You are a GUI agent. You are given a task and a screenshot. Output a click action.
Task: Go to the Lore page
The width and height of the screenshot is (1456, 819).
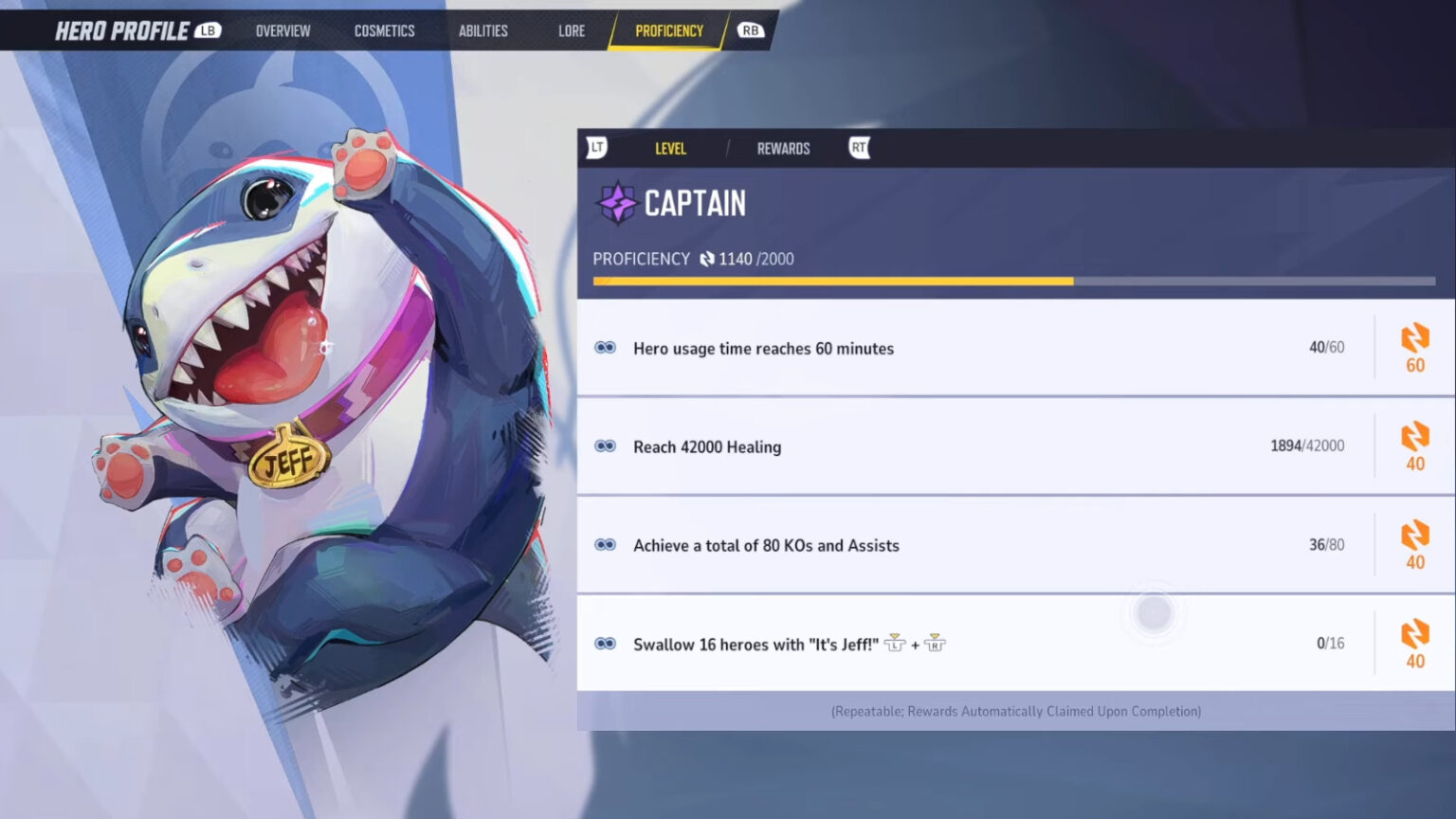click(x=571, y=29)
